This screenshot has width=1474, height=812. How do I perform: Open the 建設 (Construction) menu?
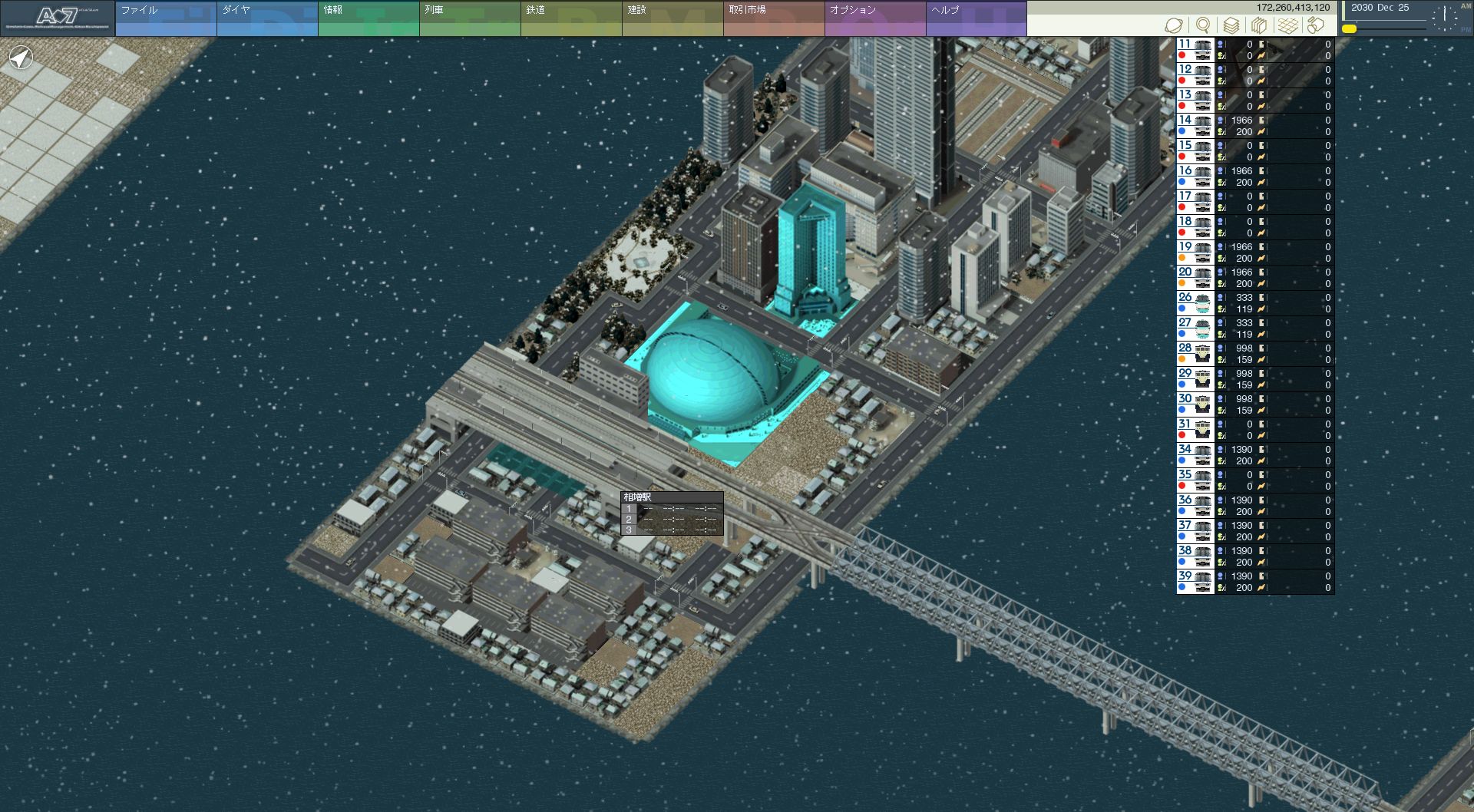(672, 18)
